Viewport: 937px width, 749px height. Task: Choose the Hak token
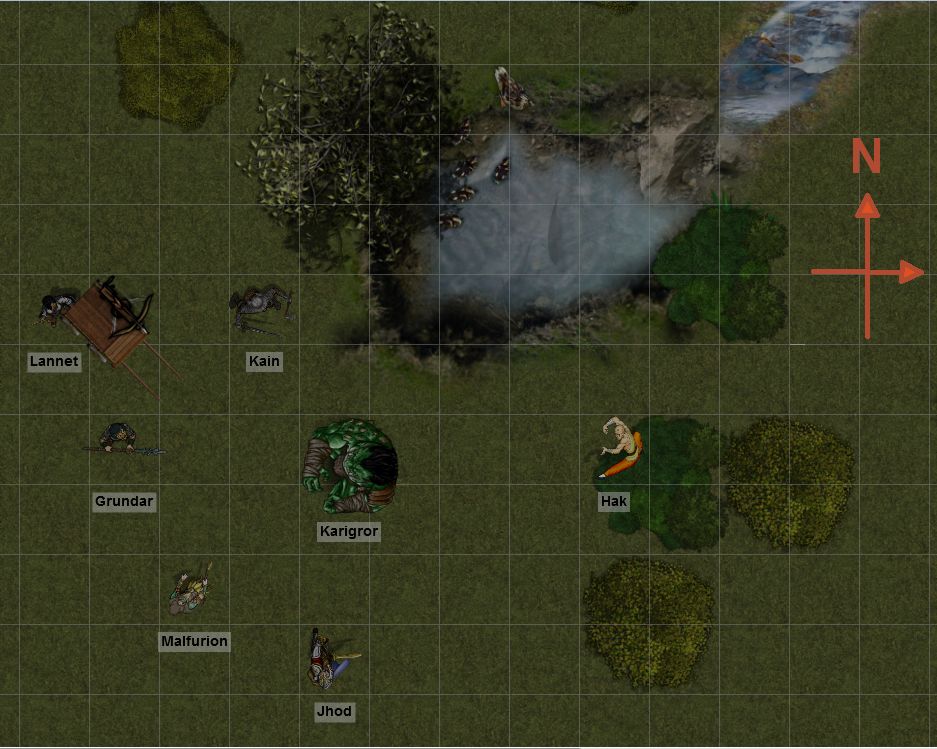pyautogui.click(x=622, y=450)
